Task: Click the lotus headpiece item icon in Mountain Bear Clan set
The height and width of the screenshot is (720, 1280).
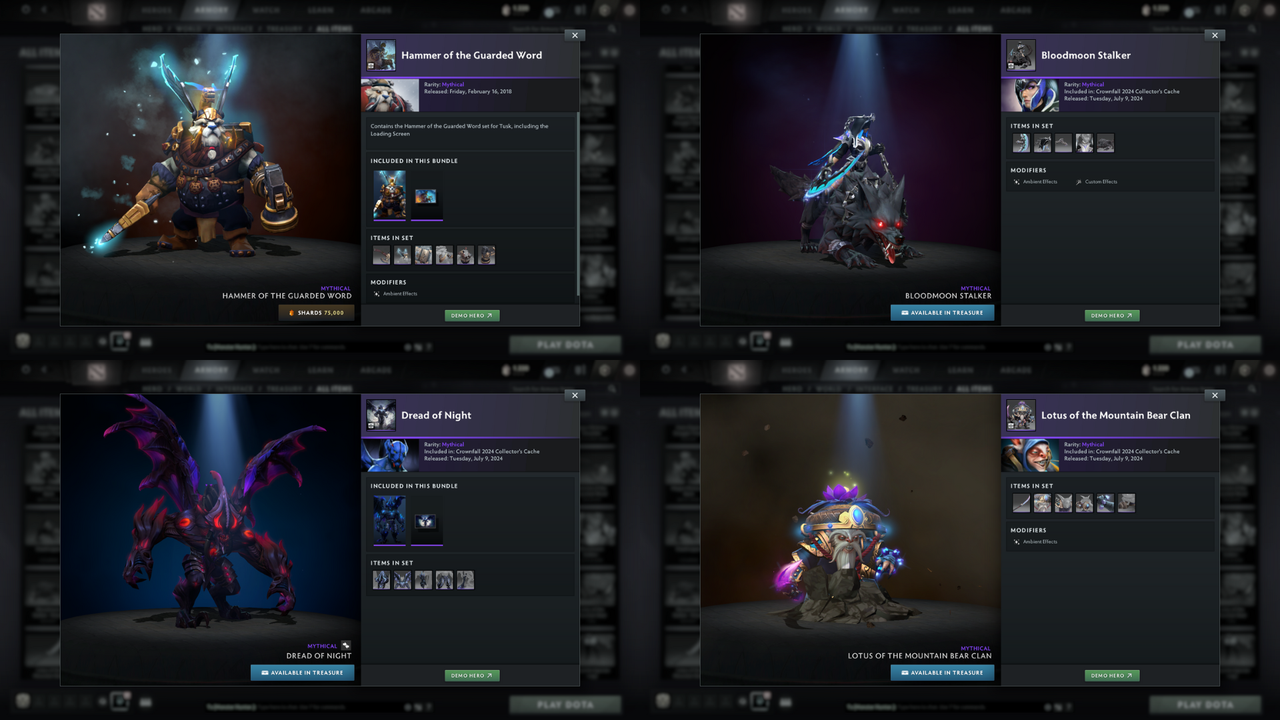Action: [x=1042, y=503]
